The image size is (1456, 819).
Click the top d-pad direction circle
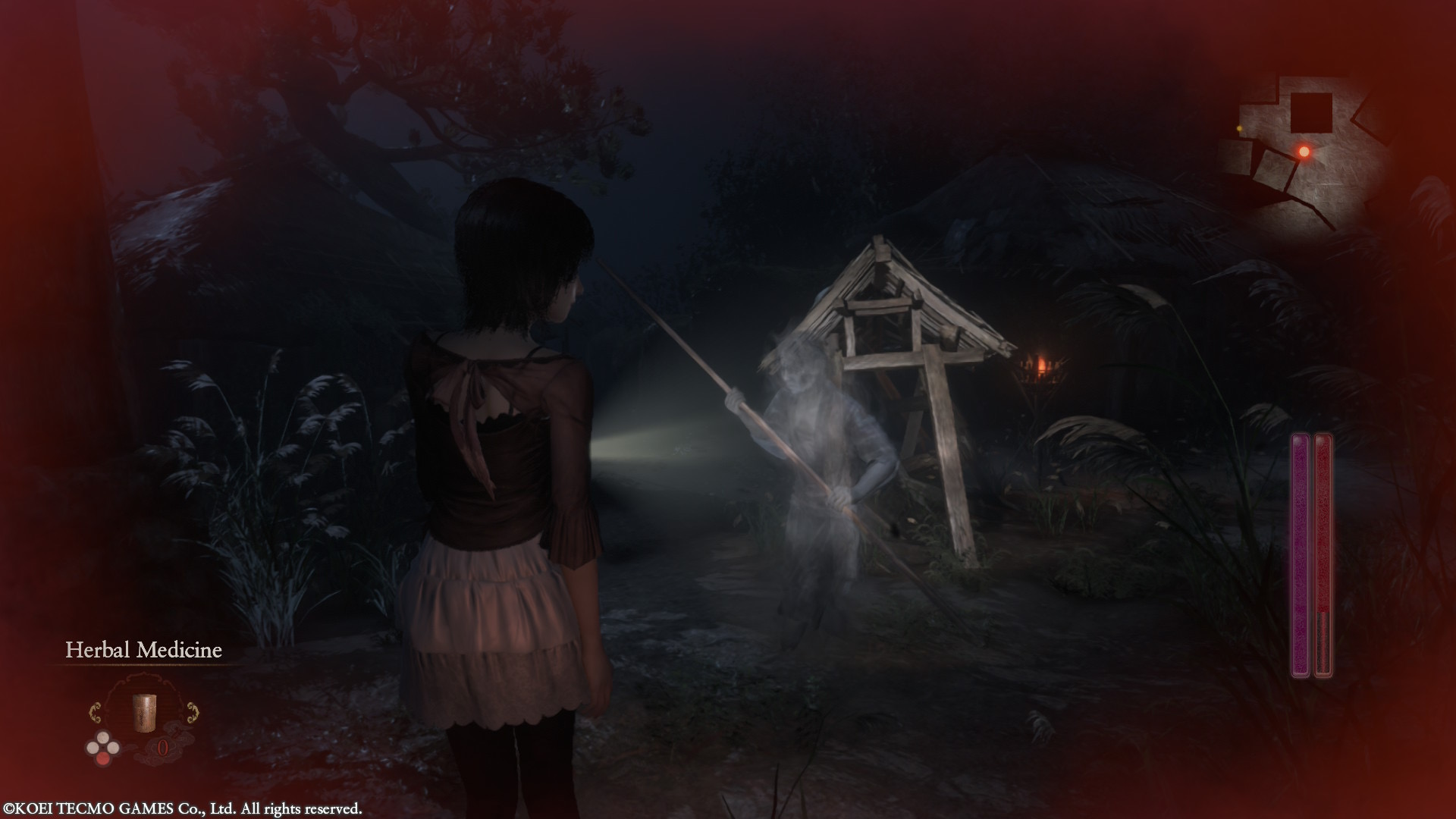[103, 737]
